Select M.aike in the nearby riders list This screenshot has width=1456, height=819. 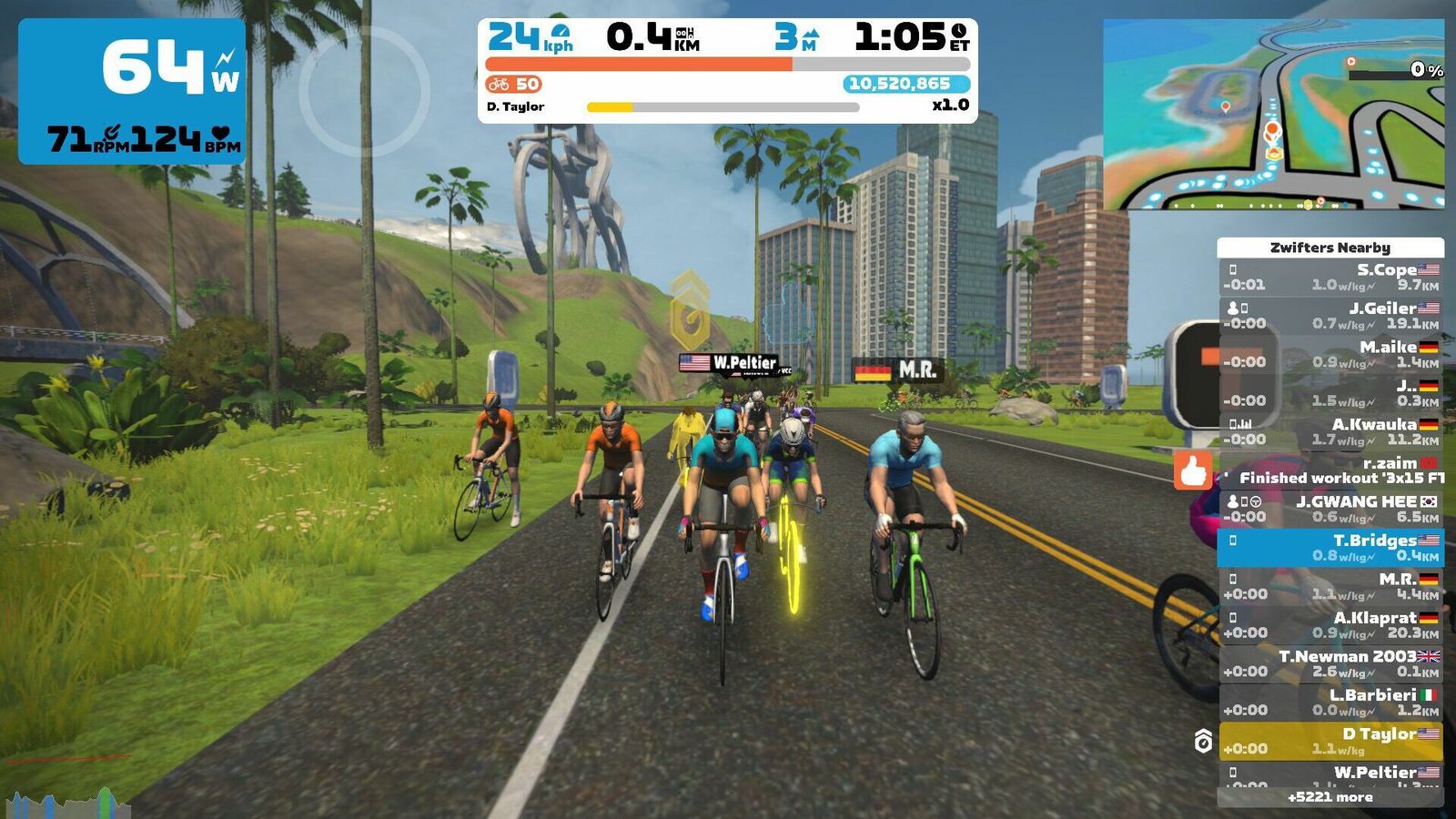click(x=1330, y=354)
